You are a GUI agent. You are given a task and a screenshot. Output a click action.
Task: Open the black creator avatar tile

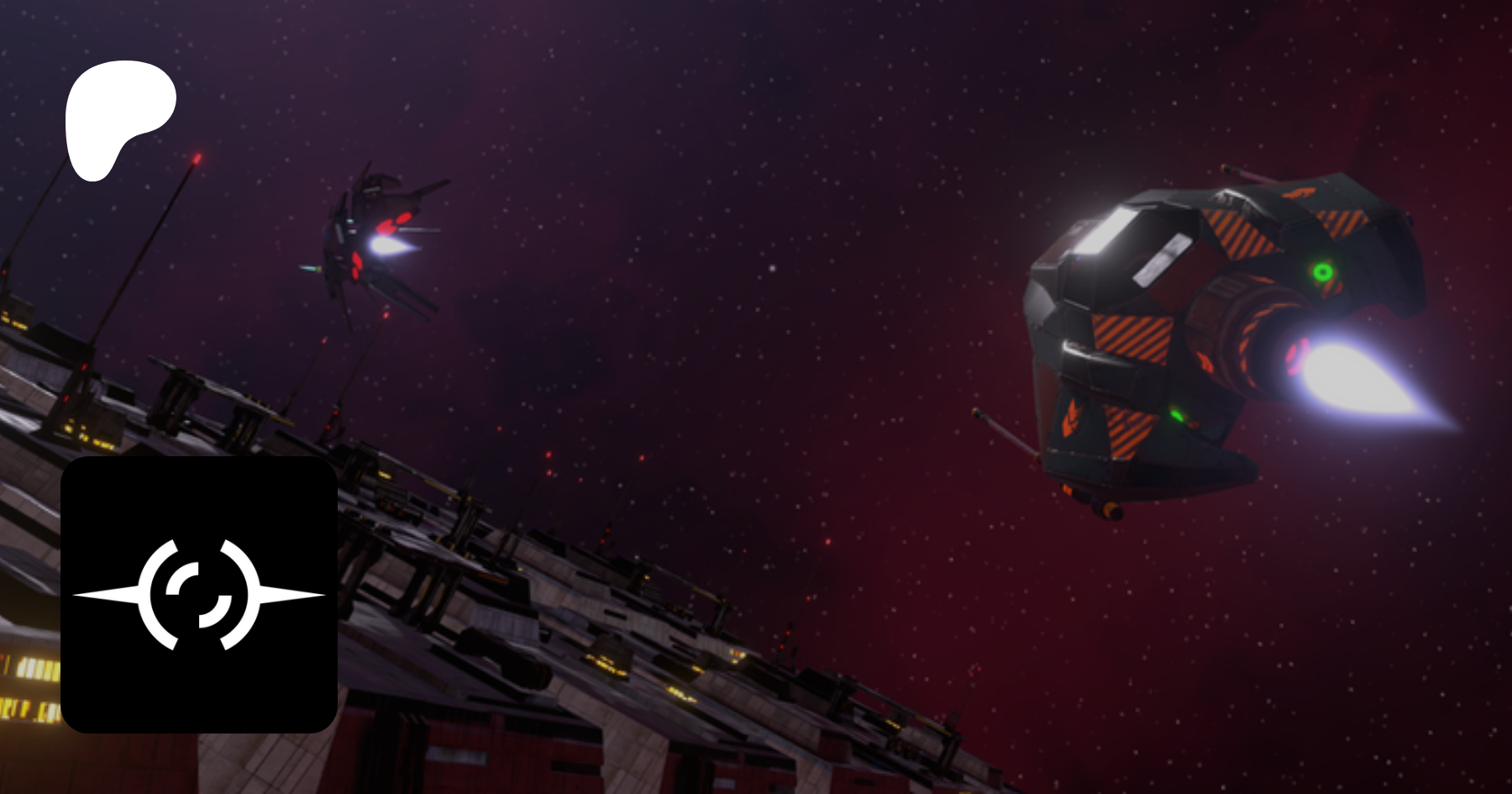click(x=199, y=594)
